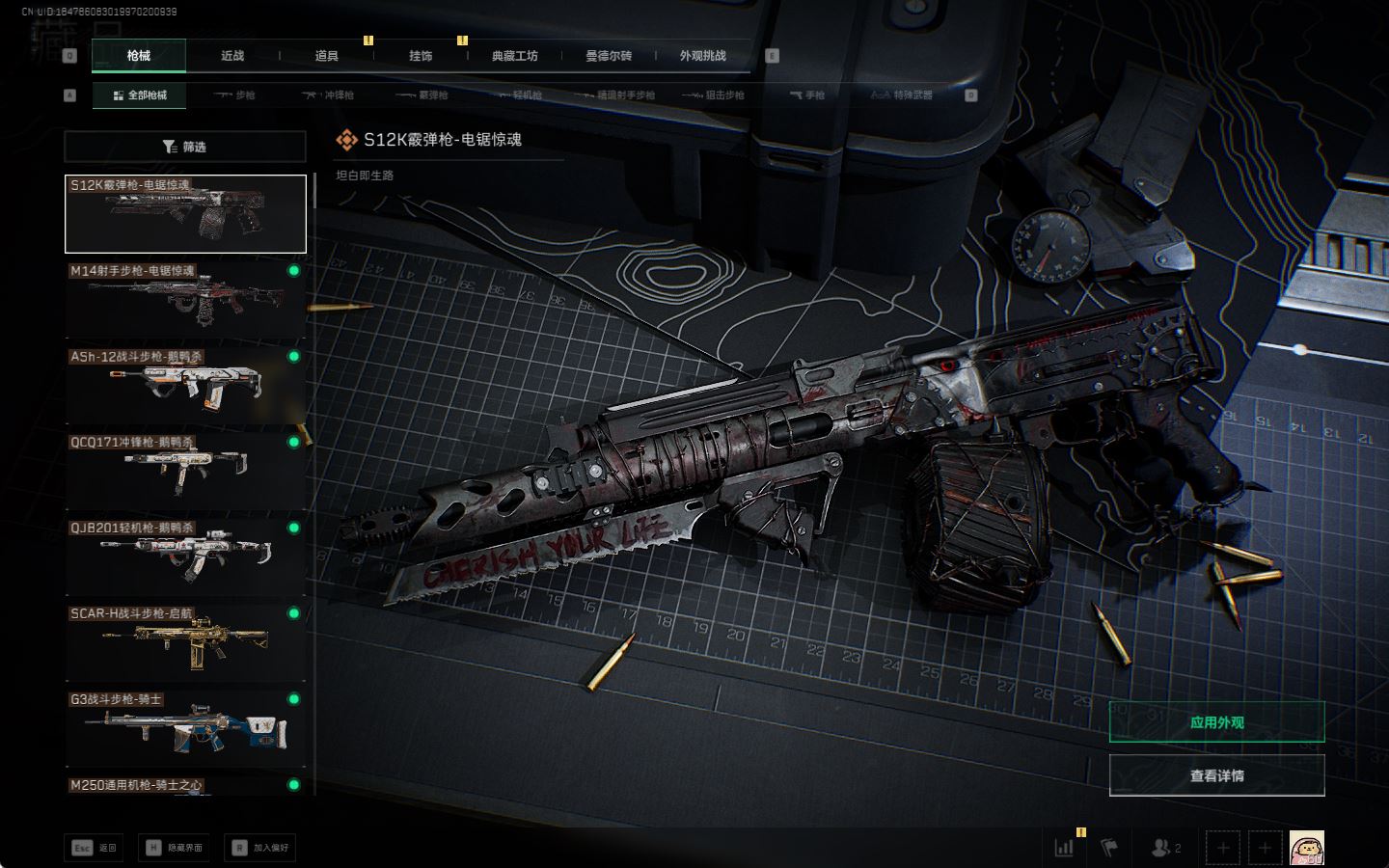This screenshot has height=868, width=1389.
Task: Open the 筛选 filter button
Action: coord(185,147)
